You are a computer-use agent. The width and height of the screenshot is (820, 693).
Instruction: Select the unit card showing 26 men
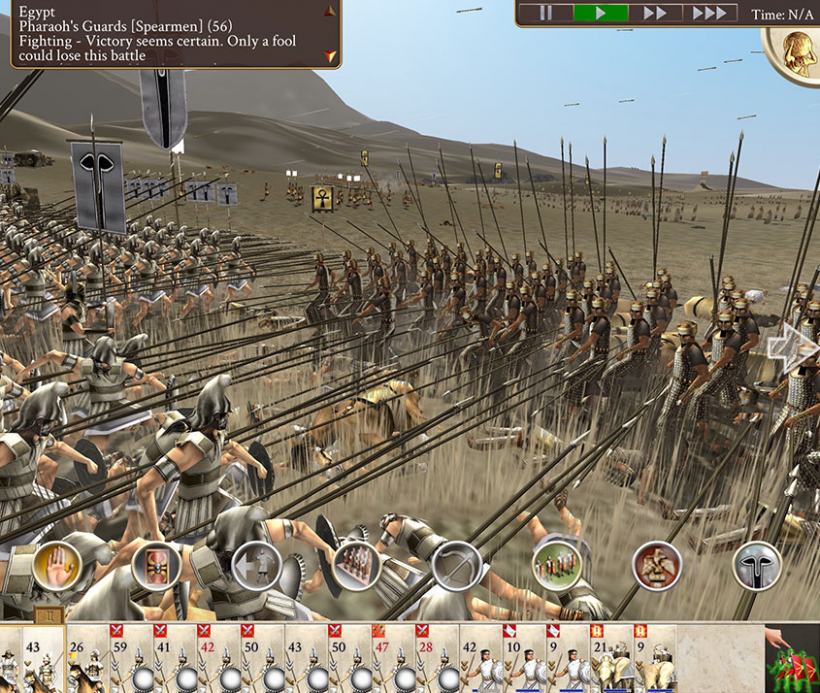coord(87,660)
